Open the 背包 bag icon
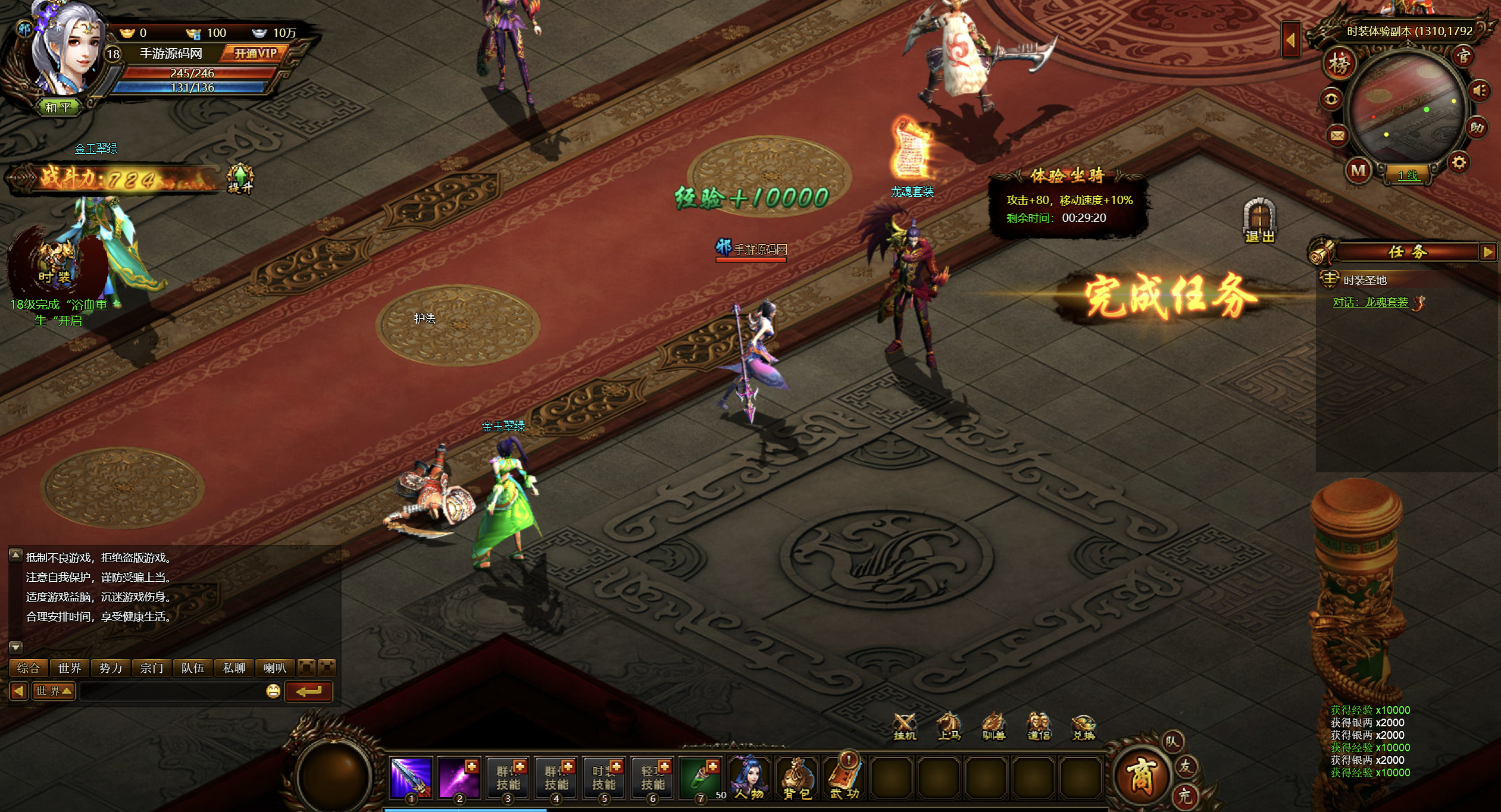 [x=797, y=779]
